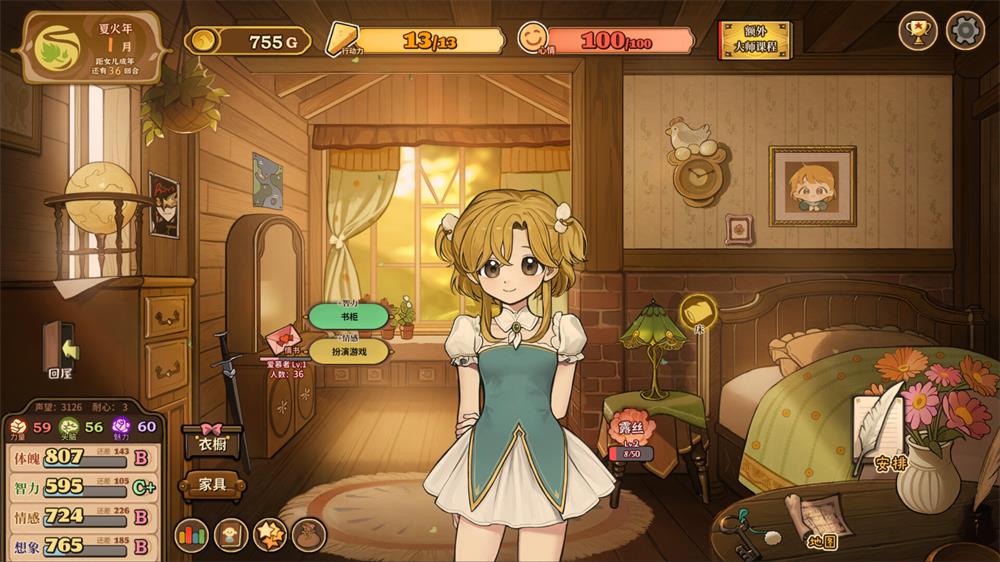Select the 书柜 bookshelf activity
Screen dimensions: 1000x562
coord(348,317)
